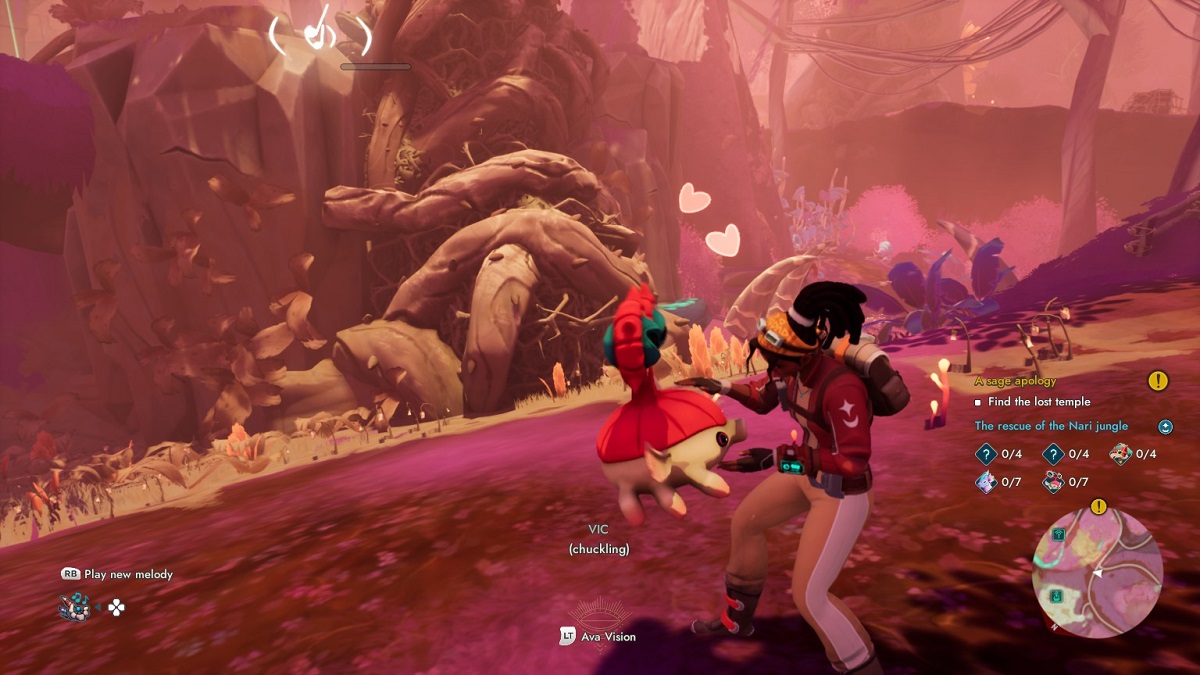The image size is (1200, 675).
Task: Click the music note icon in parentheses
Action: (320, 35)
